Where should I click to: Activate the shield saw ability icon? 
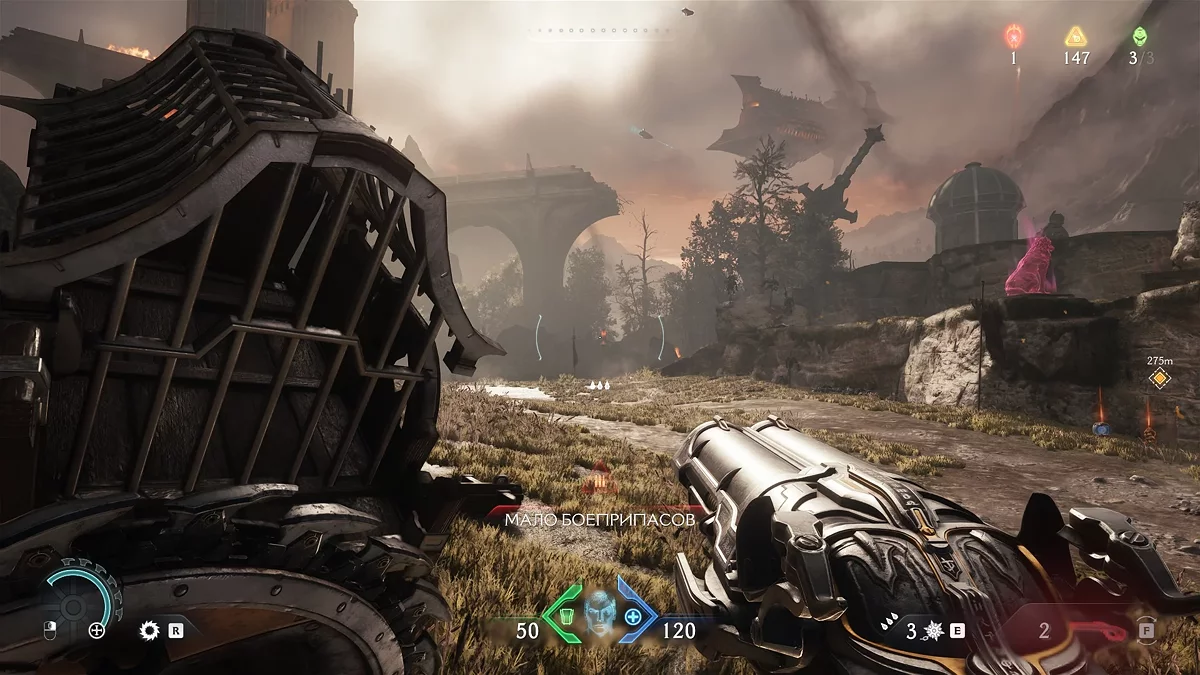click(x=150, y=630)
